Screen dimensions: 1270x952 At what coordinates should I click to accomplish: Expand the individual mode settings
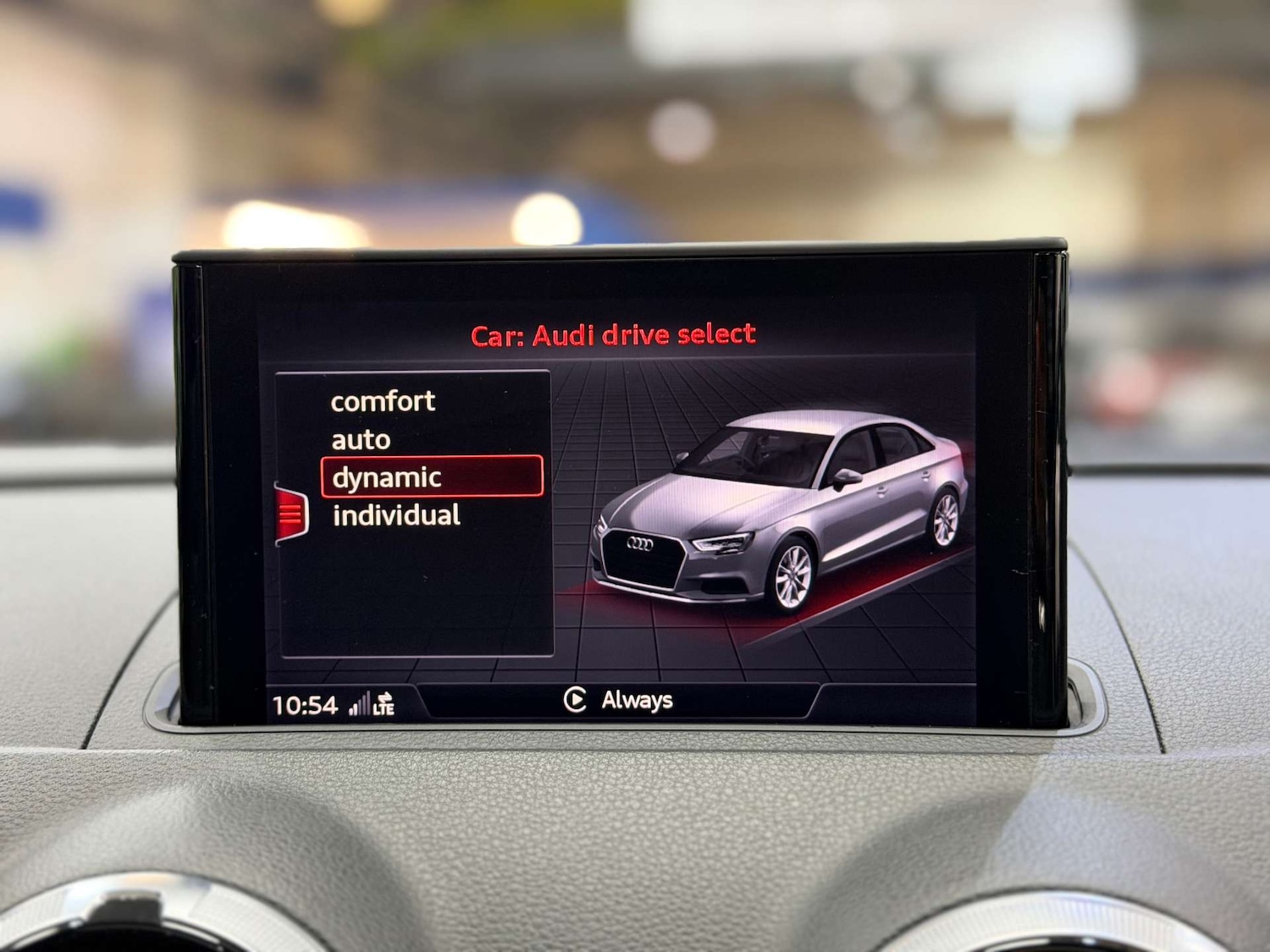tap(395, 515)
